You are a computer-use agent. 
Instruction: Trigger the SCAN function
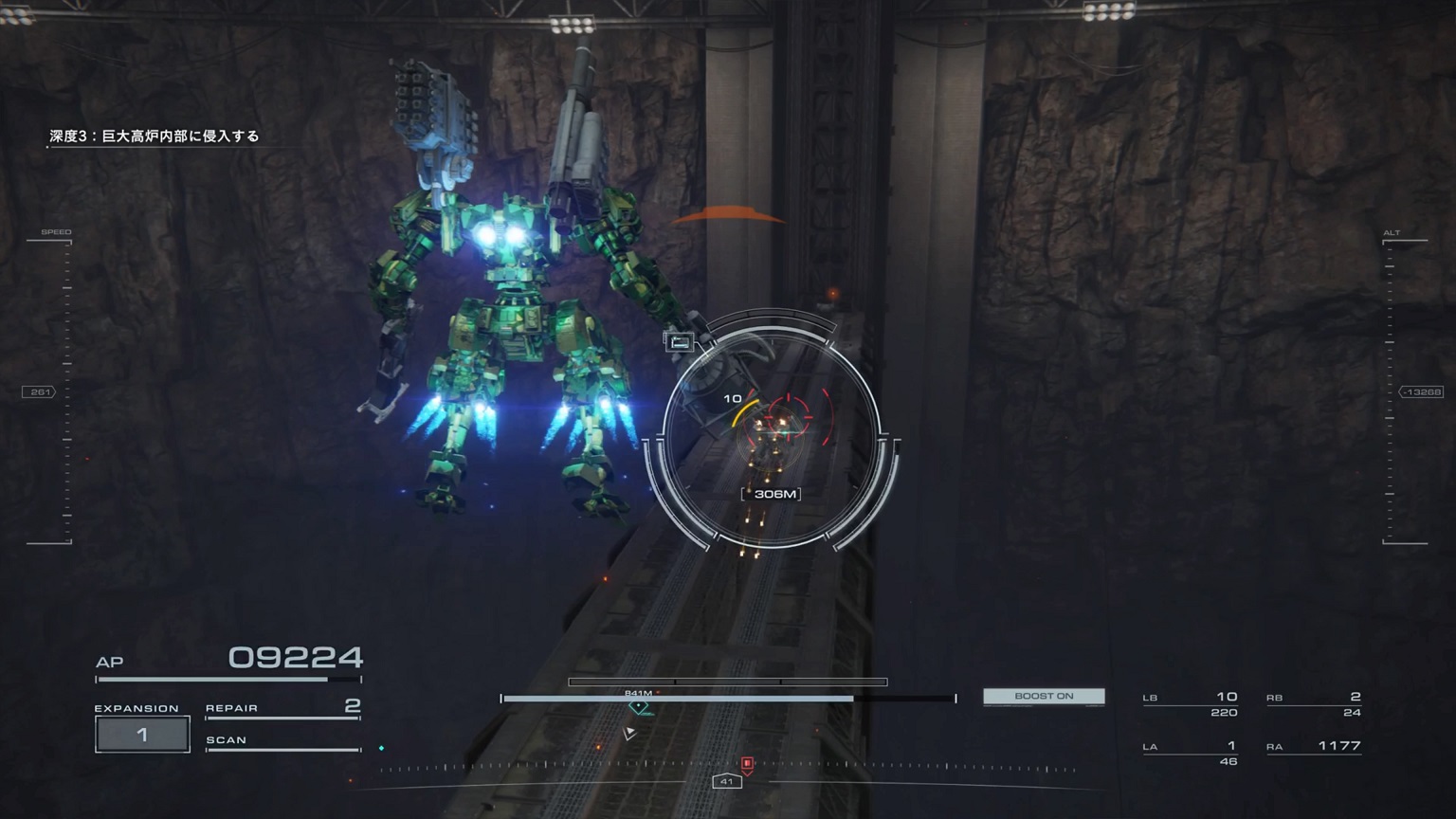tap(282, 741)
